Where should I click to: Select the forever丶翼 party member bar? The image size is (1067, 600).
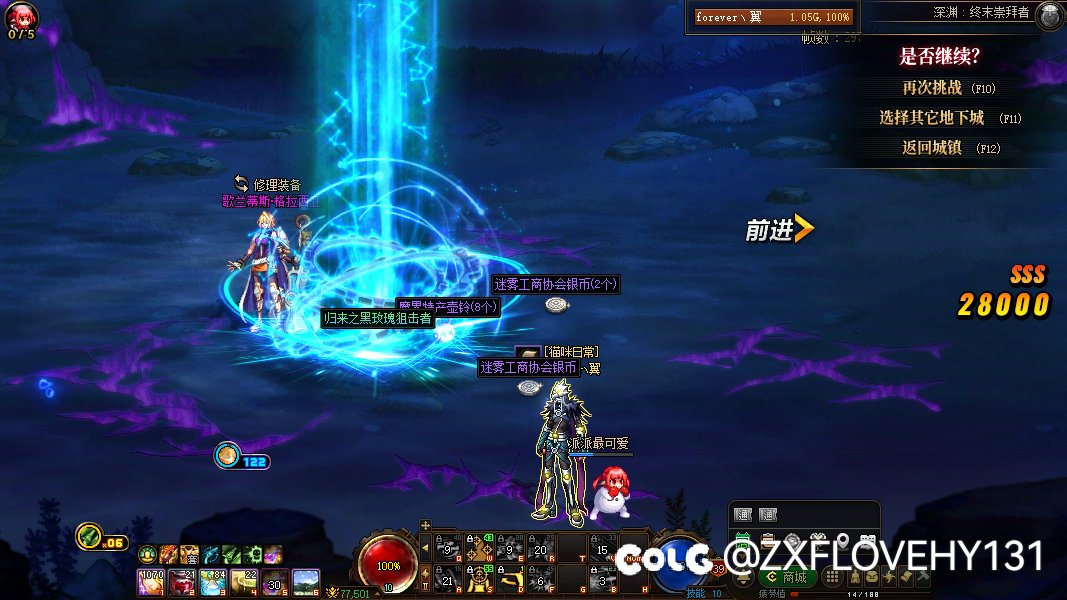773,17
